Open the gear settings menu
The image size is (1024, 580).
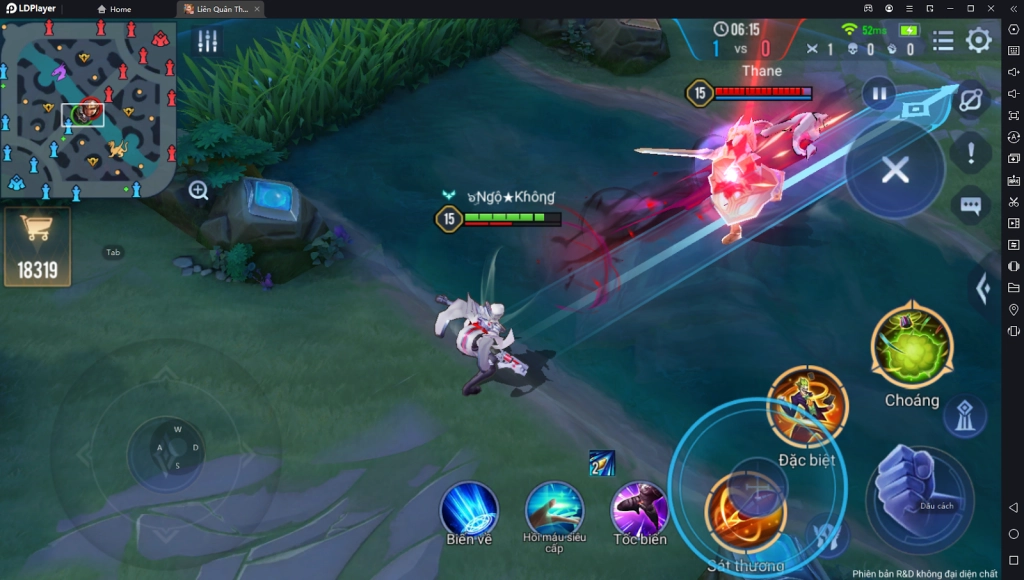tap(978, 40)
